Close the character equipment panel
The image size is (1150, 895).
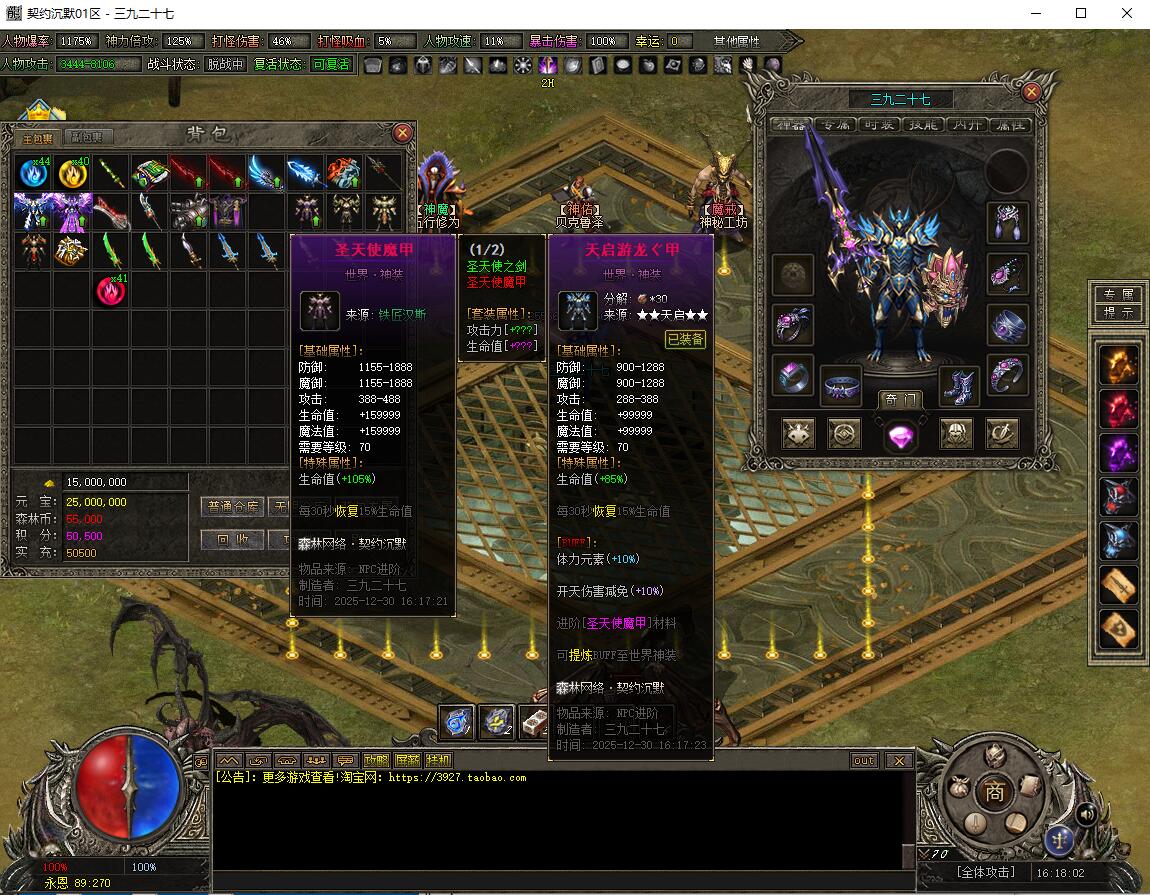[x=1031, y=92]
